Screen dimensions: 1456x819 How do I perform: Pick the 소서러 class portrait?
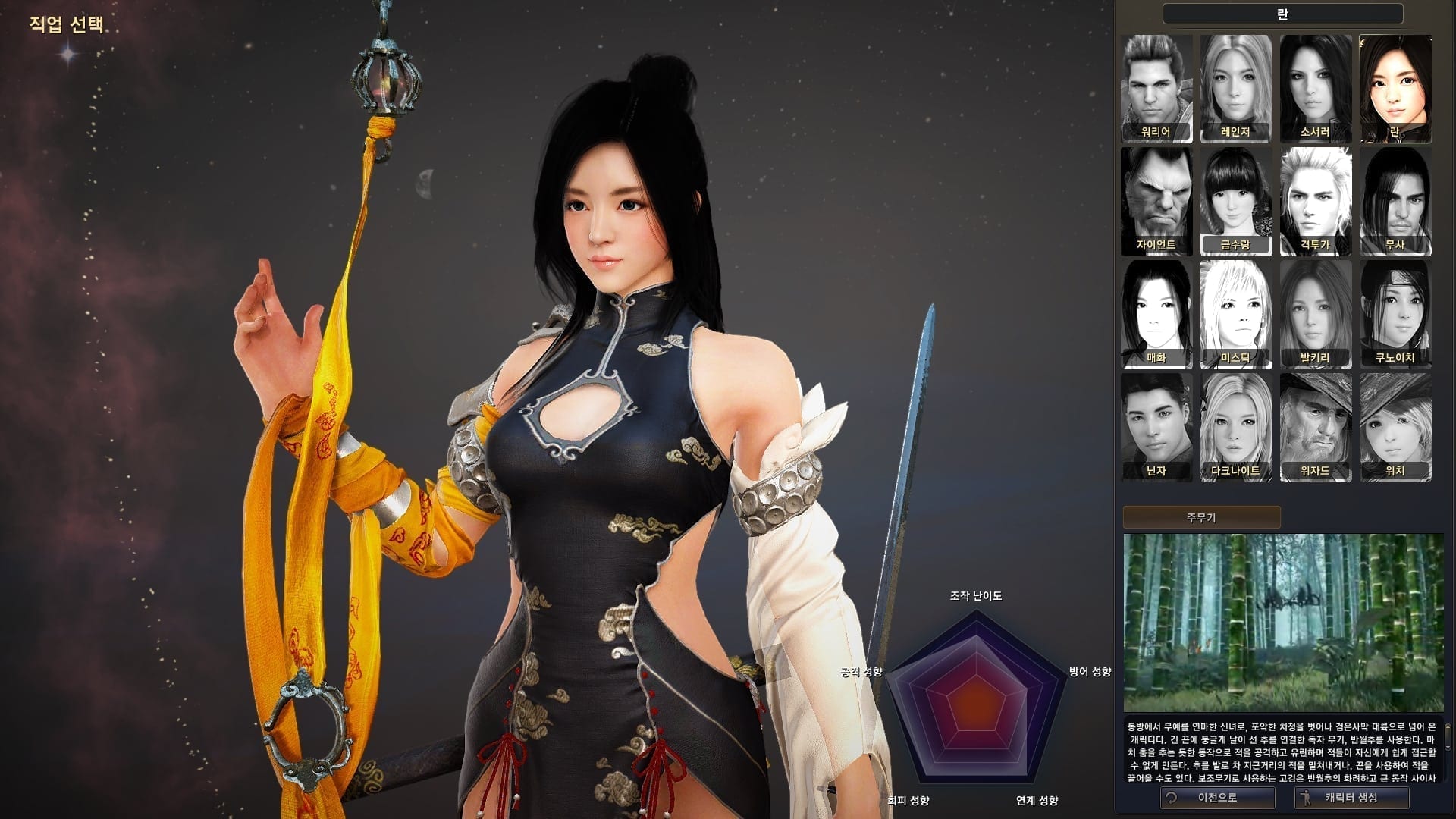[1316, 88]
